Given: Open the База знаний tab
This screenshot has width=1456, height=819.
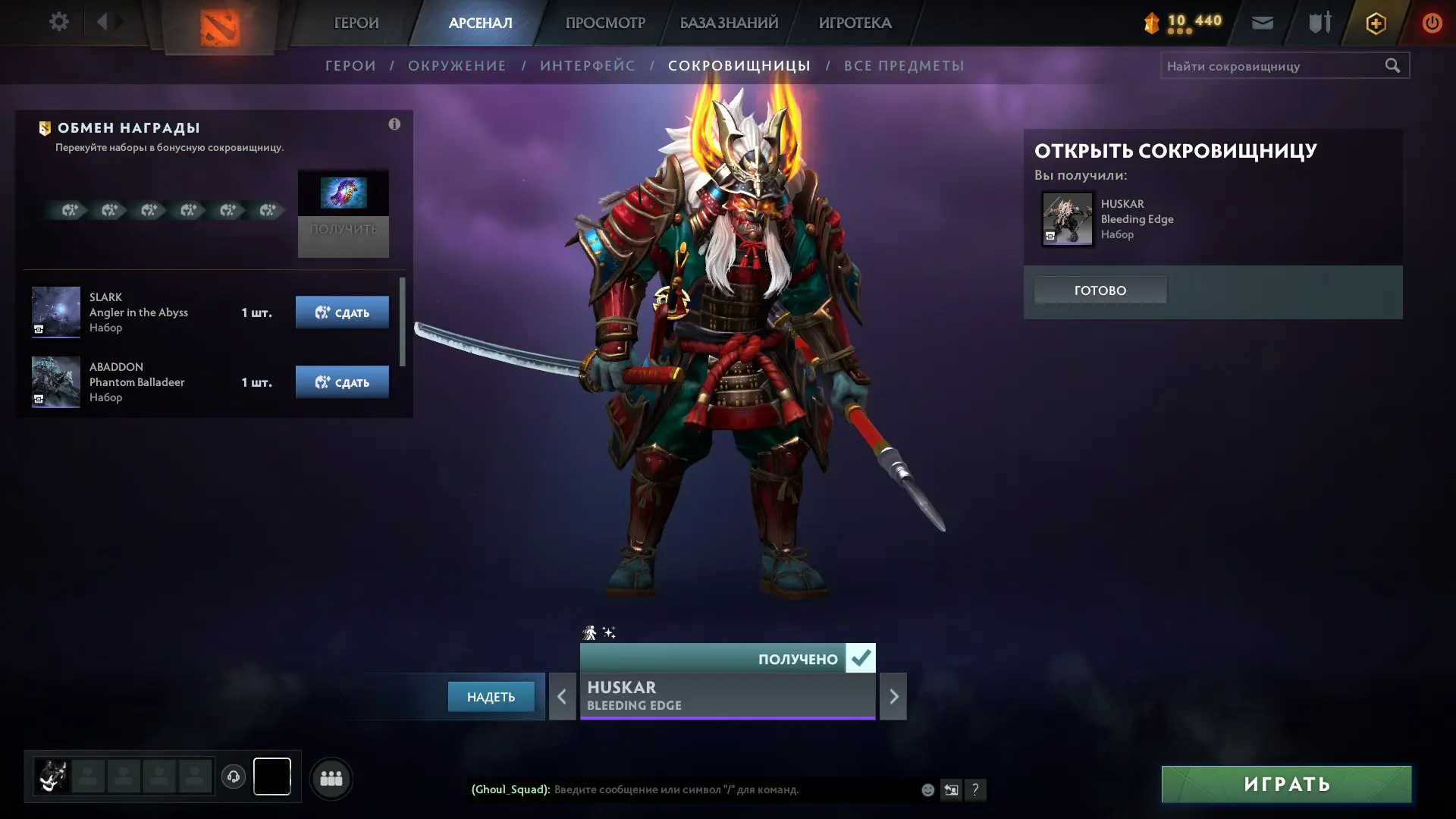Looking at the screenshot, I should pos(729,23).
